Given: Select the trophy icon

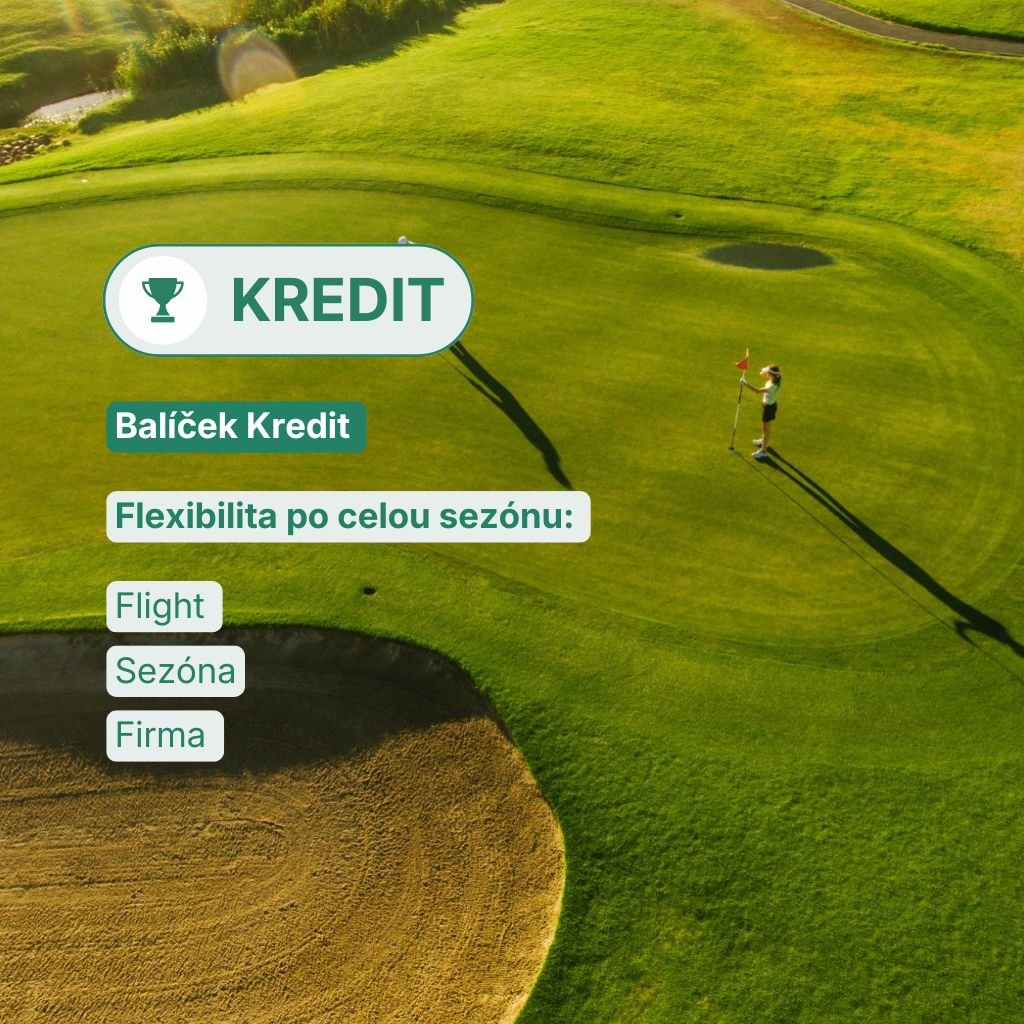Looking at the screenshot, I should [x=162, y=300].
